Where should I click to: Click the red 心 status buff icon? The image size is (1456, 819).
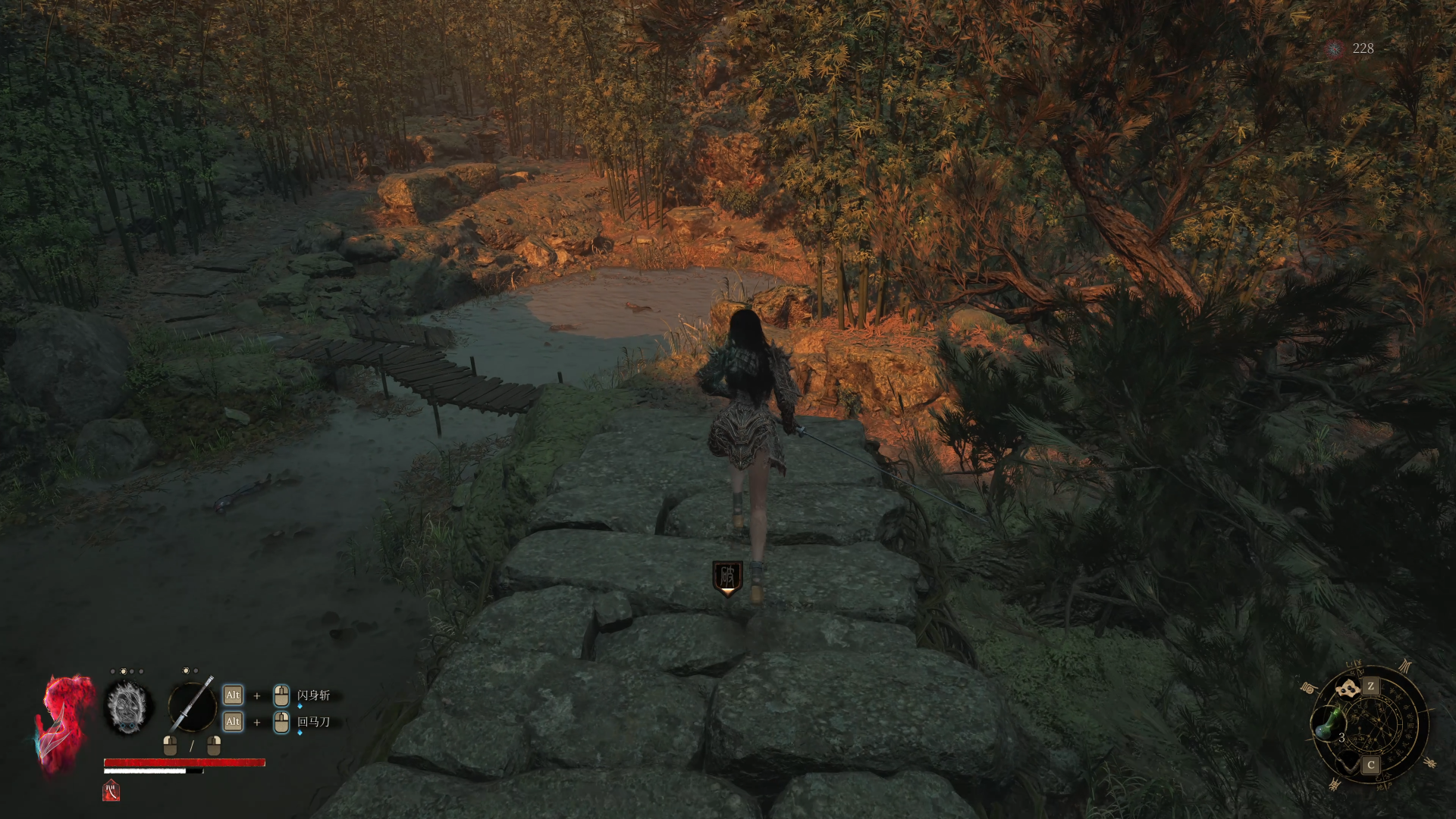(111, 790)
